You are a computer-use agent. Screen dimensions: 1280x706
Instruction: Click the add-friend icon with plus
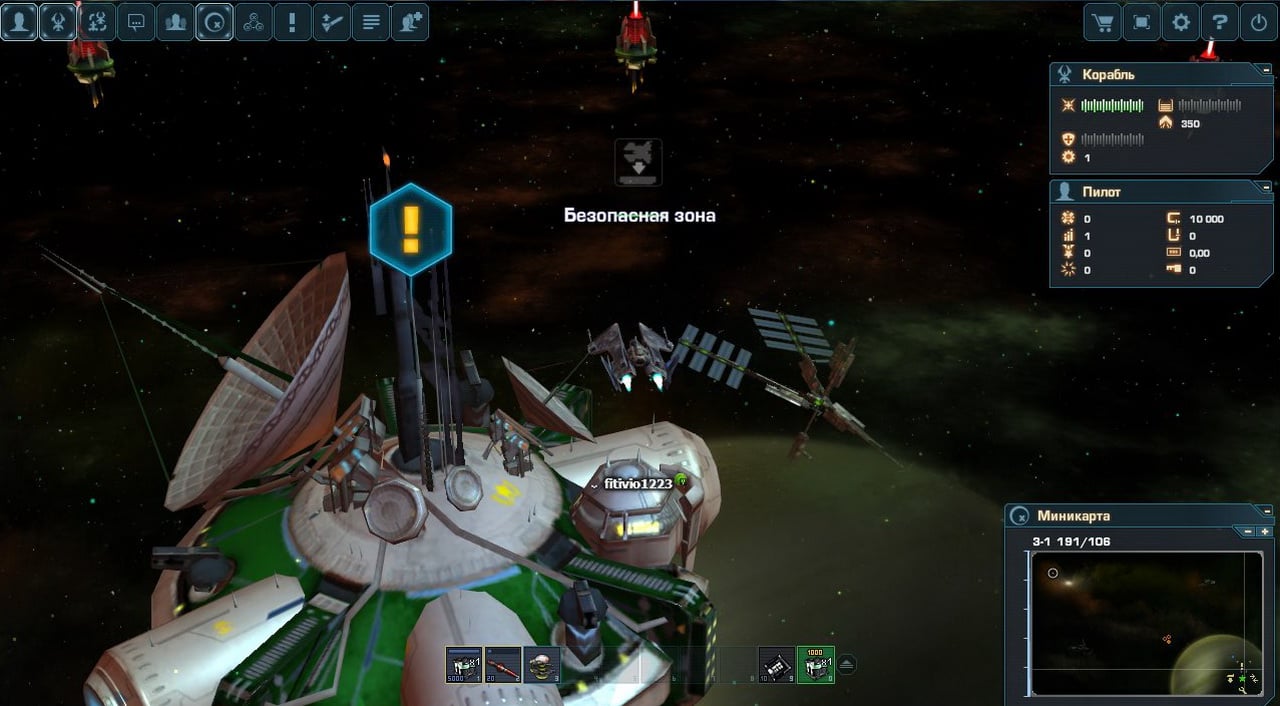(409, 21)
